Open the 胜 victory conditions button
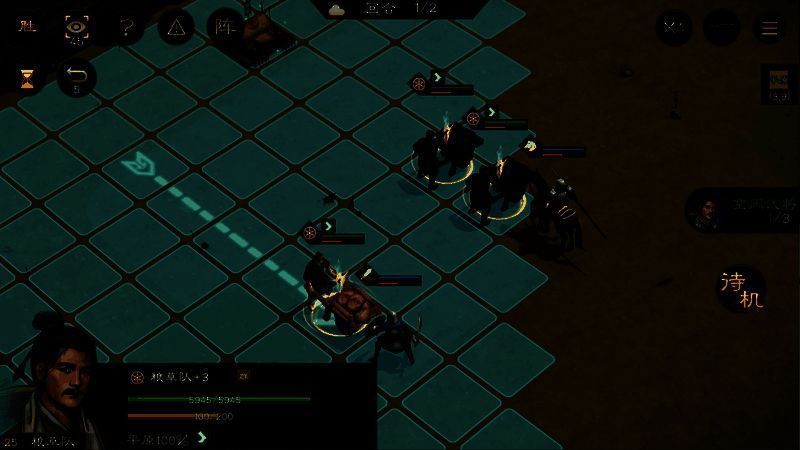 26,27
